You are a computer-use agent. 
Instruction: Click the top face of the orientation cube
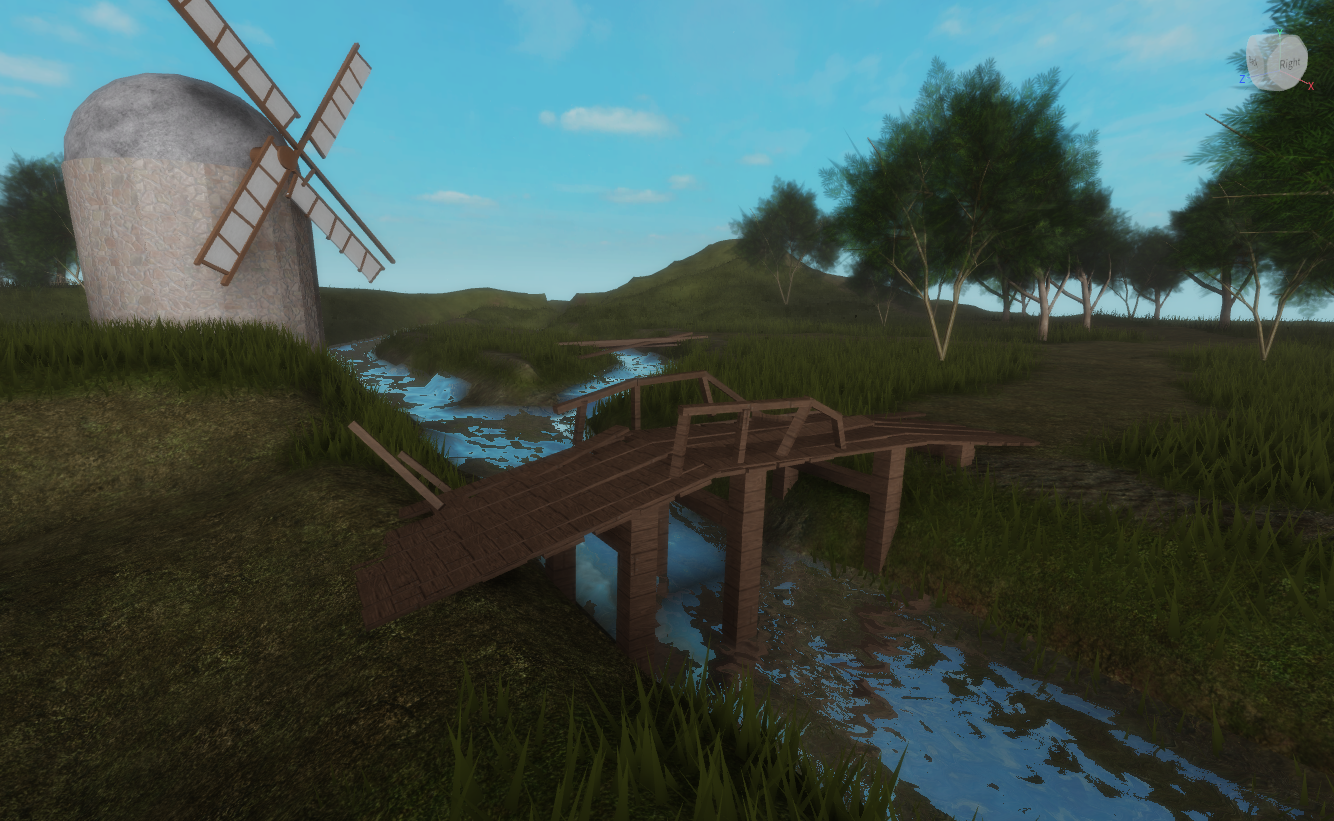[x=1274, y=36]
